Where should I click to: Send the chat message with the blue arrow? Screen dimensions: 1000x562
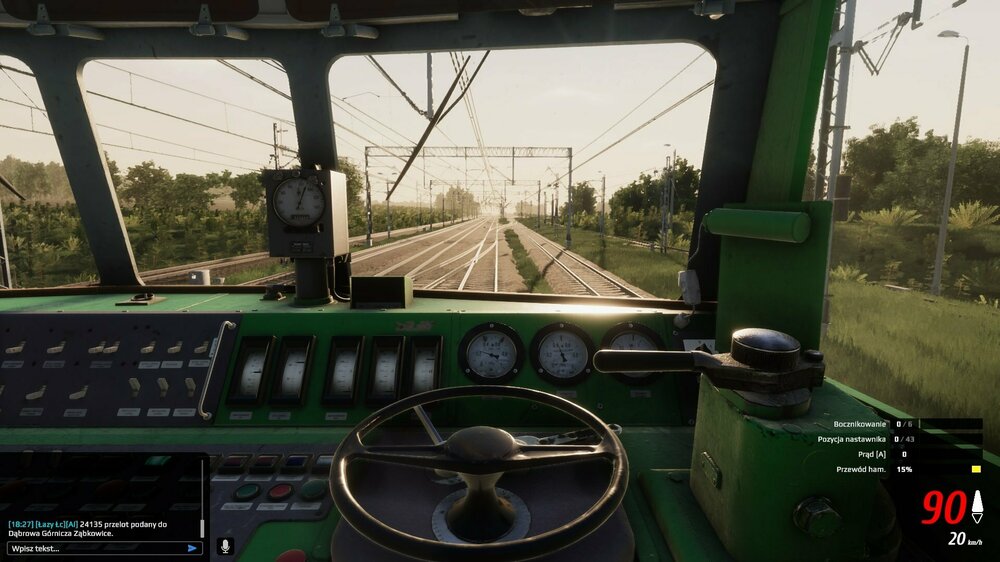(x=192, y=548)
